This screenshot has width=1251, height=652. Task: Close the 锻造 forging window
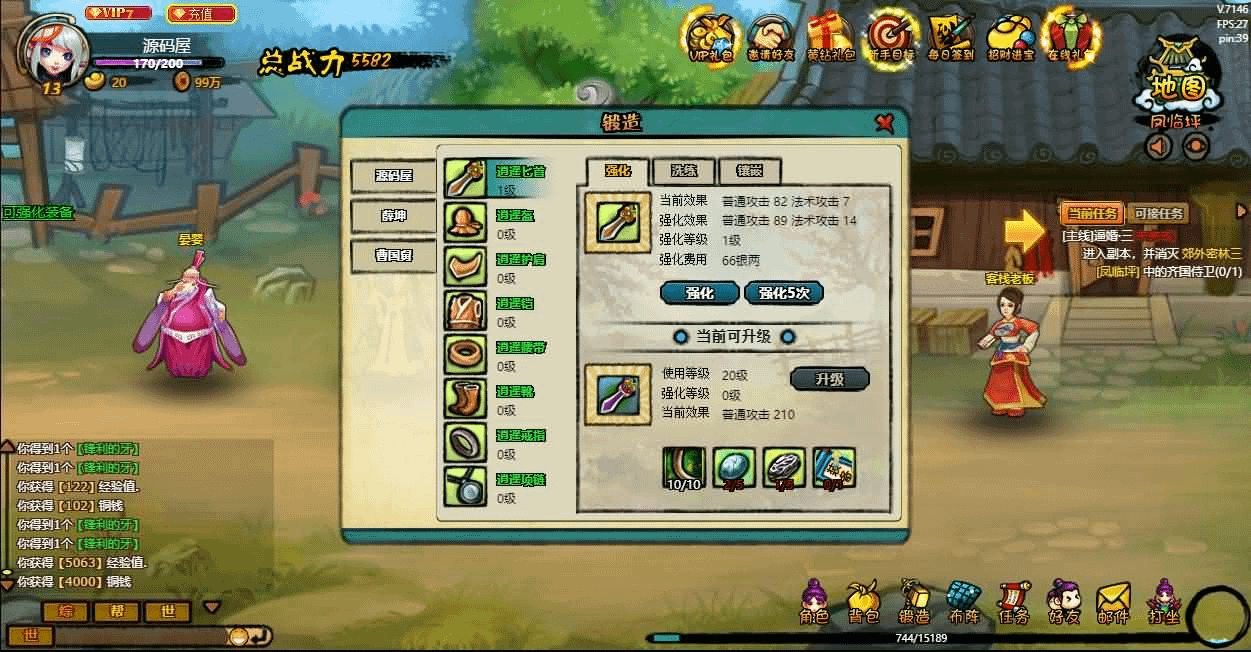[x=884, y=123]
